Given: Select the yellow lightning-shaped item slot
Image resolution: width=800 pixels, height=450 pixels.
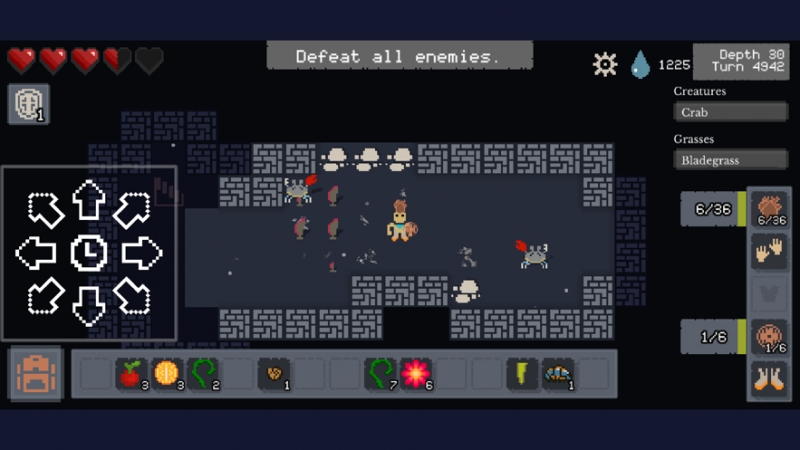Looking at the screenshot, I should 521,374.
